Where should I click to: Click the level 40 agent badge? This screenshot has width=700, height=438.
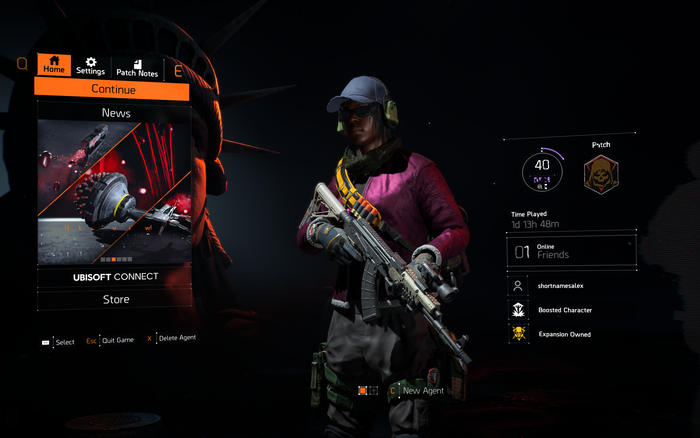(x=542, y=171)
